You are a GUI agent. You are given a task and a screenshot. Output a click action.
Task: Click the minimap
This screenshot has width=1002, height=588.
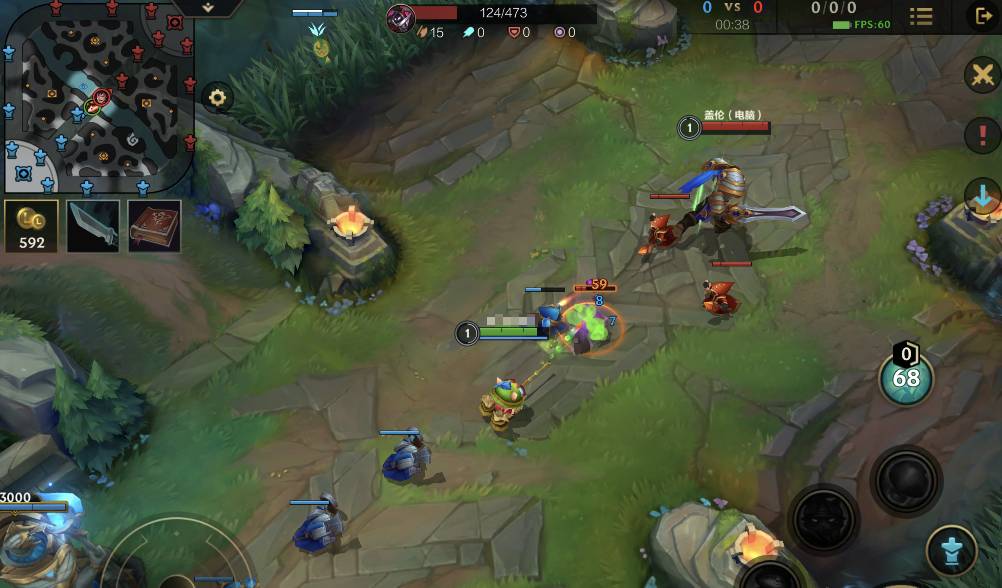[x=98, y=98]
